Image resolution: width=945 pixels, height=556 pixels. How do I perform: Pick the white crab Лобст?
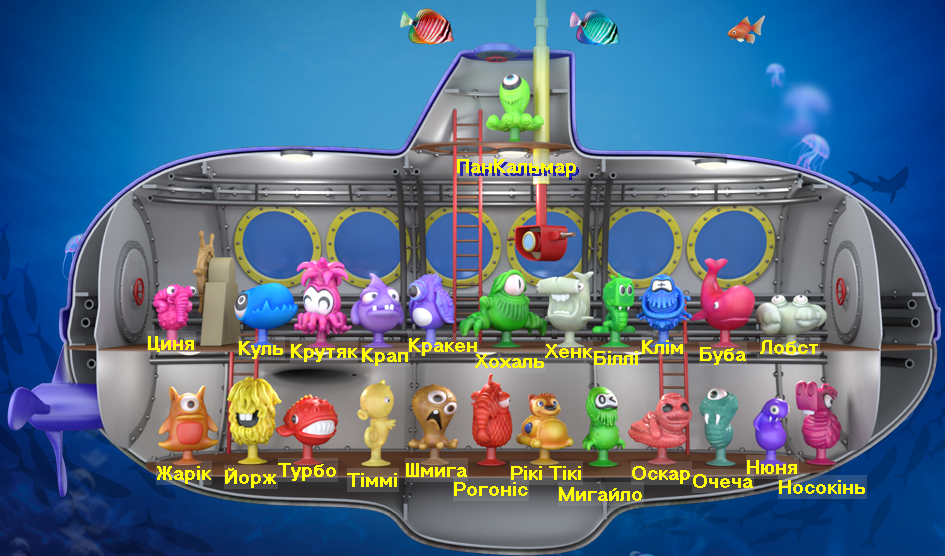pos(790,314)
